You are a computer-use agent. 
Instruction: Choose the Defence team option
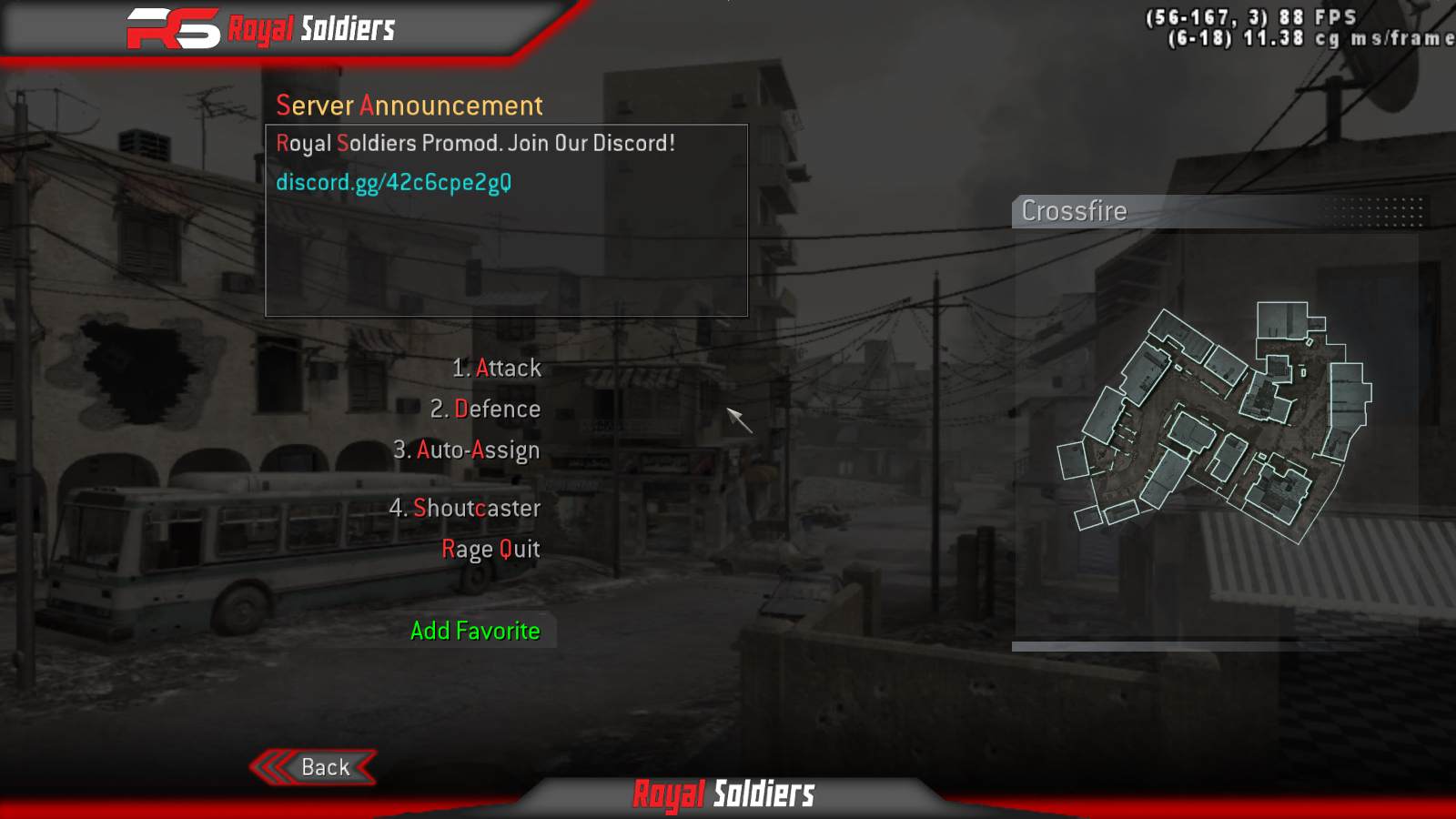486,409
